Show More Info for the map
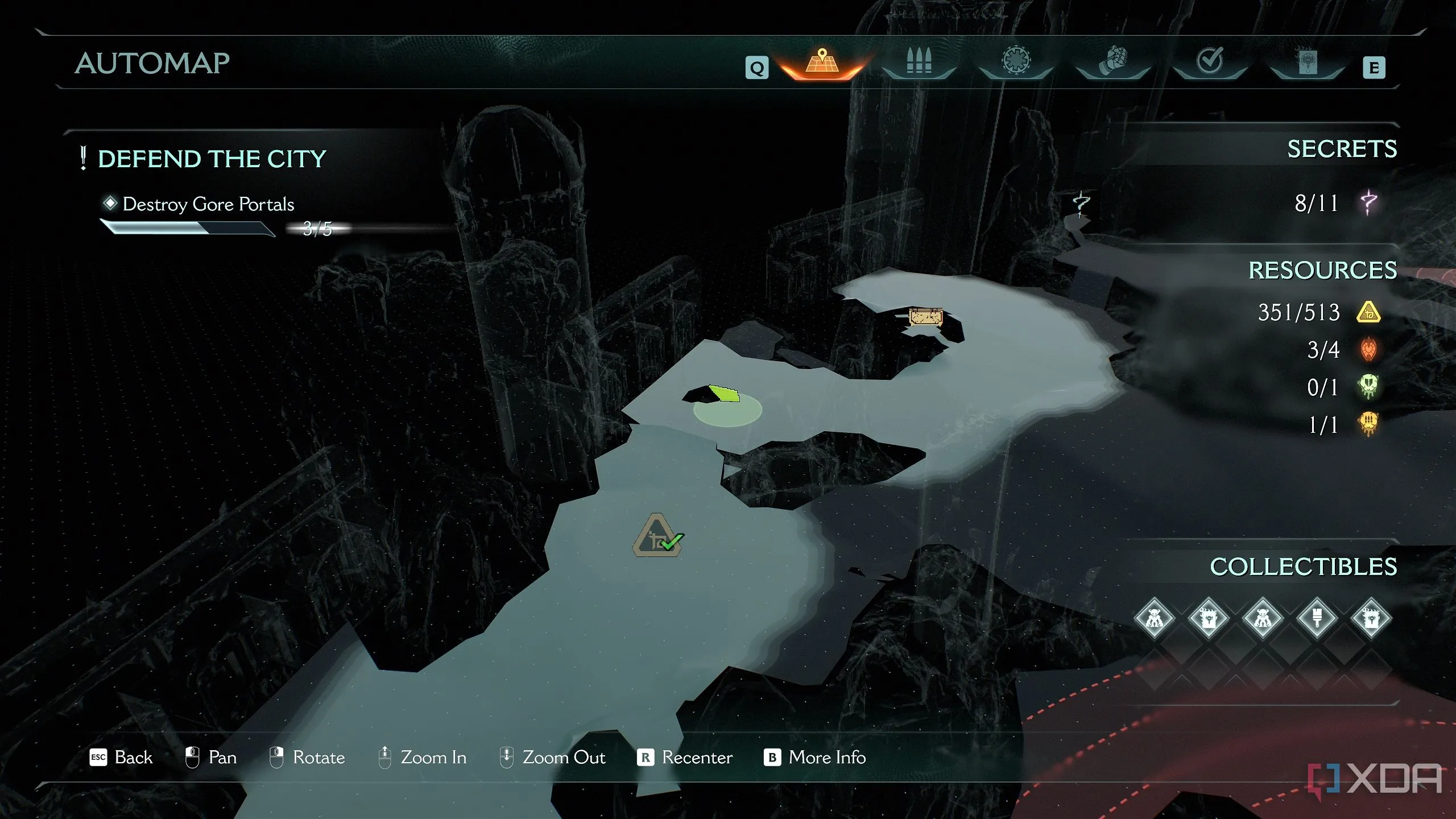 click(815, 758)
